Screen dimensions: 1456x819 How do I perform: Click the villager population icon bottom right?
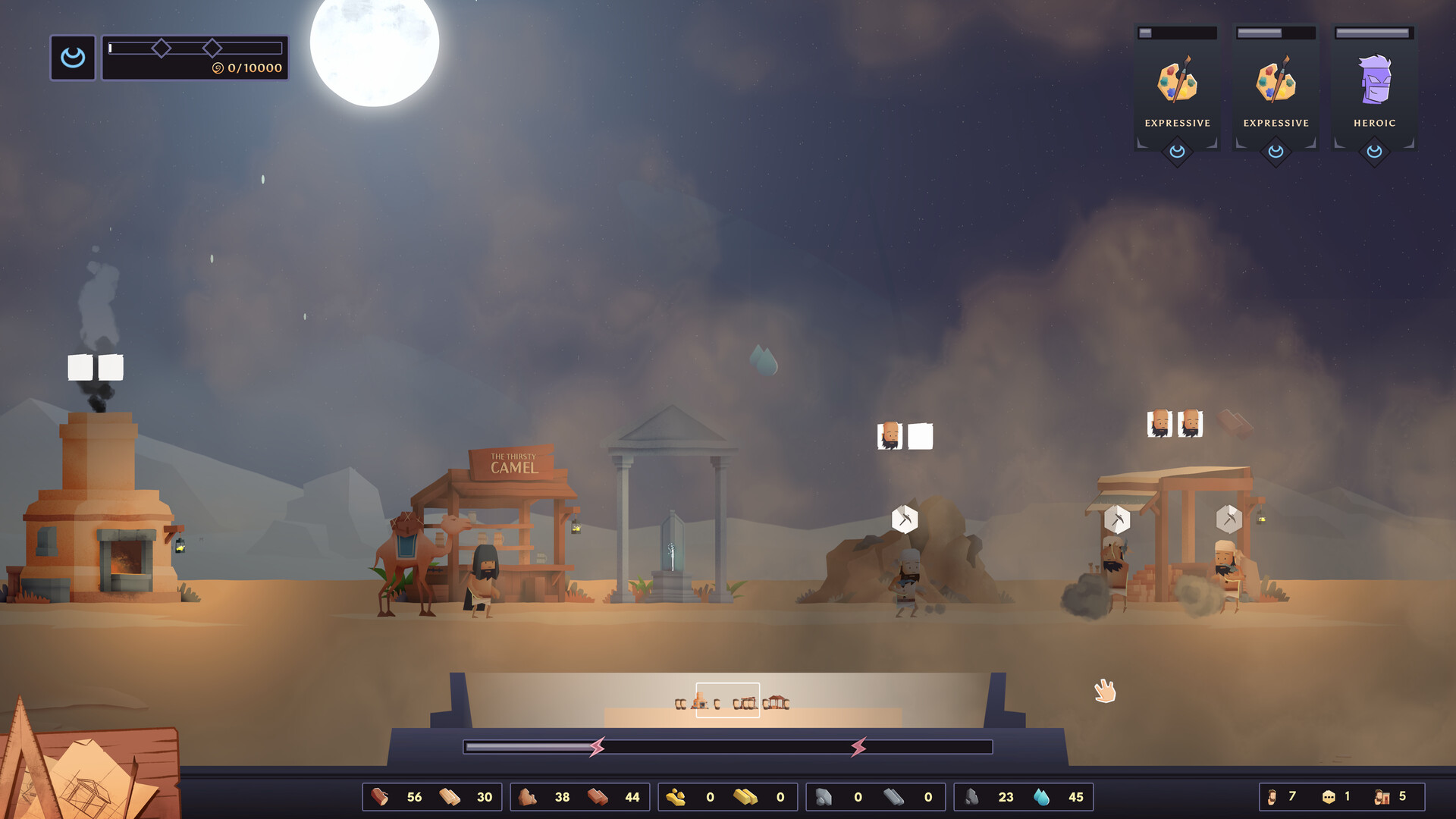(x=1272, y=796)
